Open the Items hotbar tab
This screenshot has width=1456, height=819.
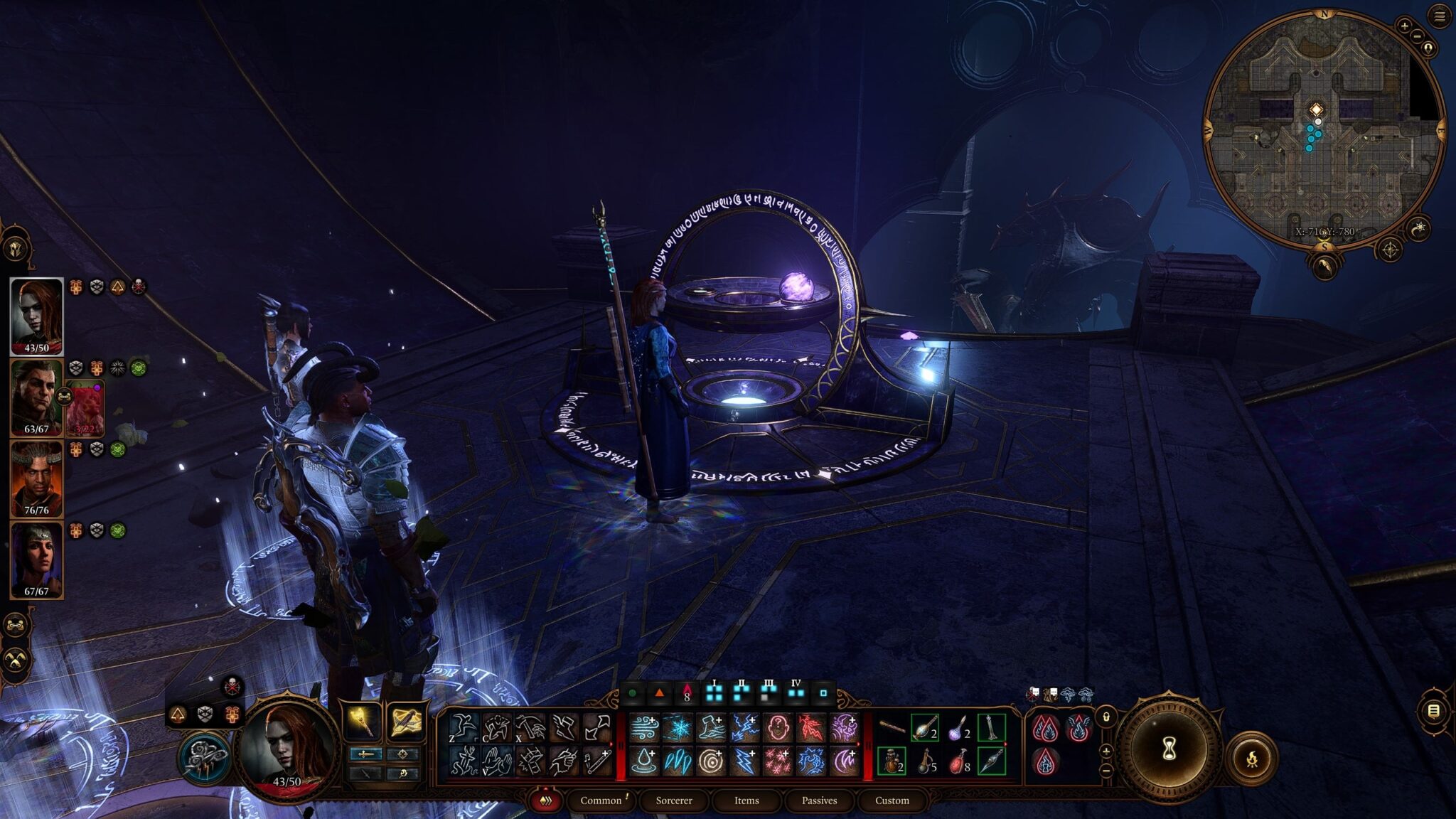coord(747,801)
